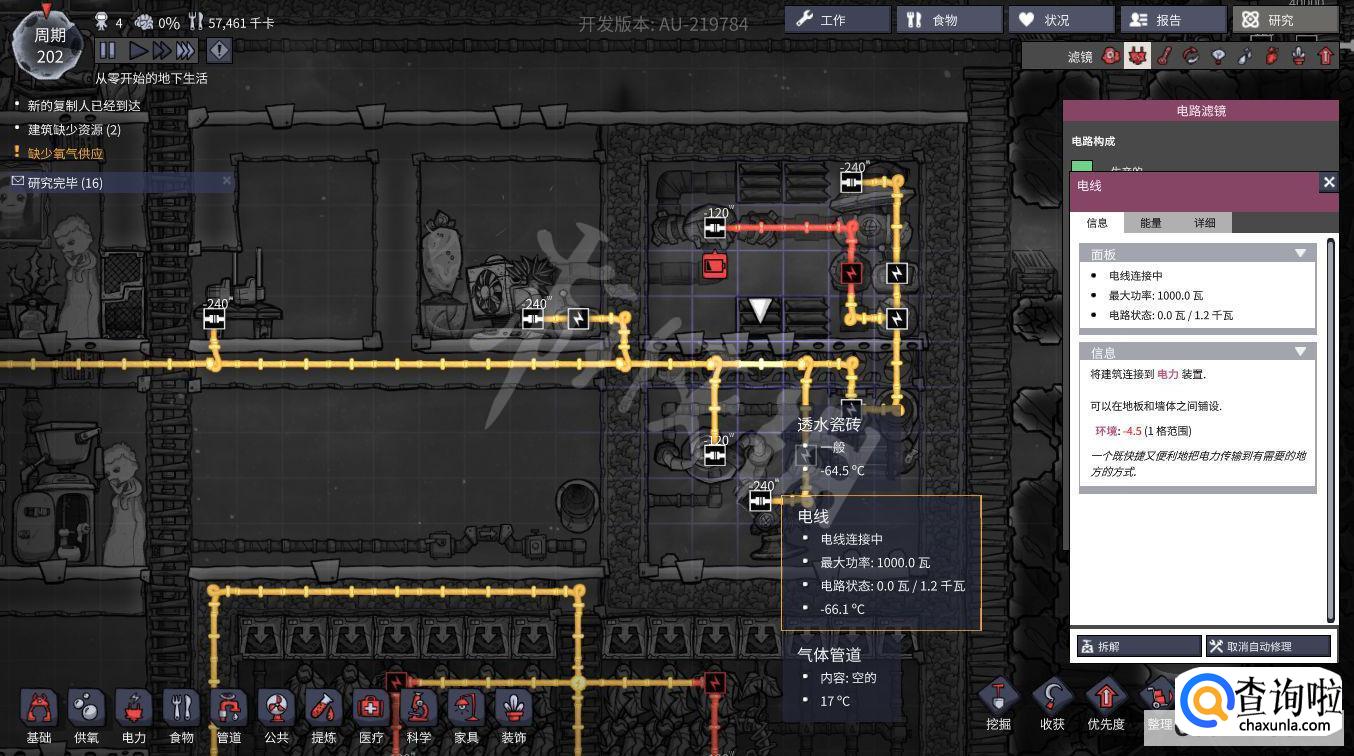This screenshot has width=1354, height=756.
Task: Activate the 优先度 priority tool
Action: (x=1105, y=703)
